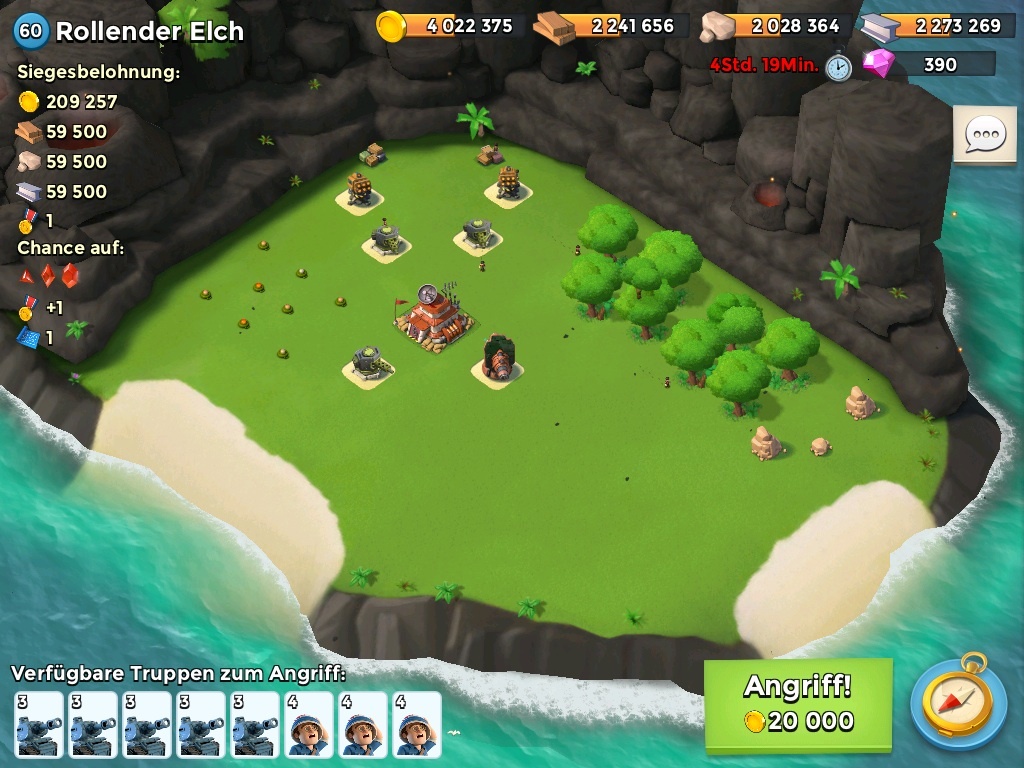Tap the gold resource counter
Screen dimensions: 1024x768
click(x=449, y=26)
